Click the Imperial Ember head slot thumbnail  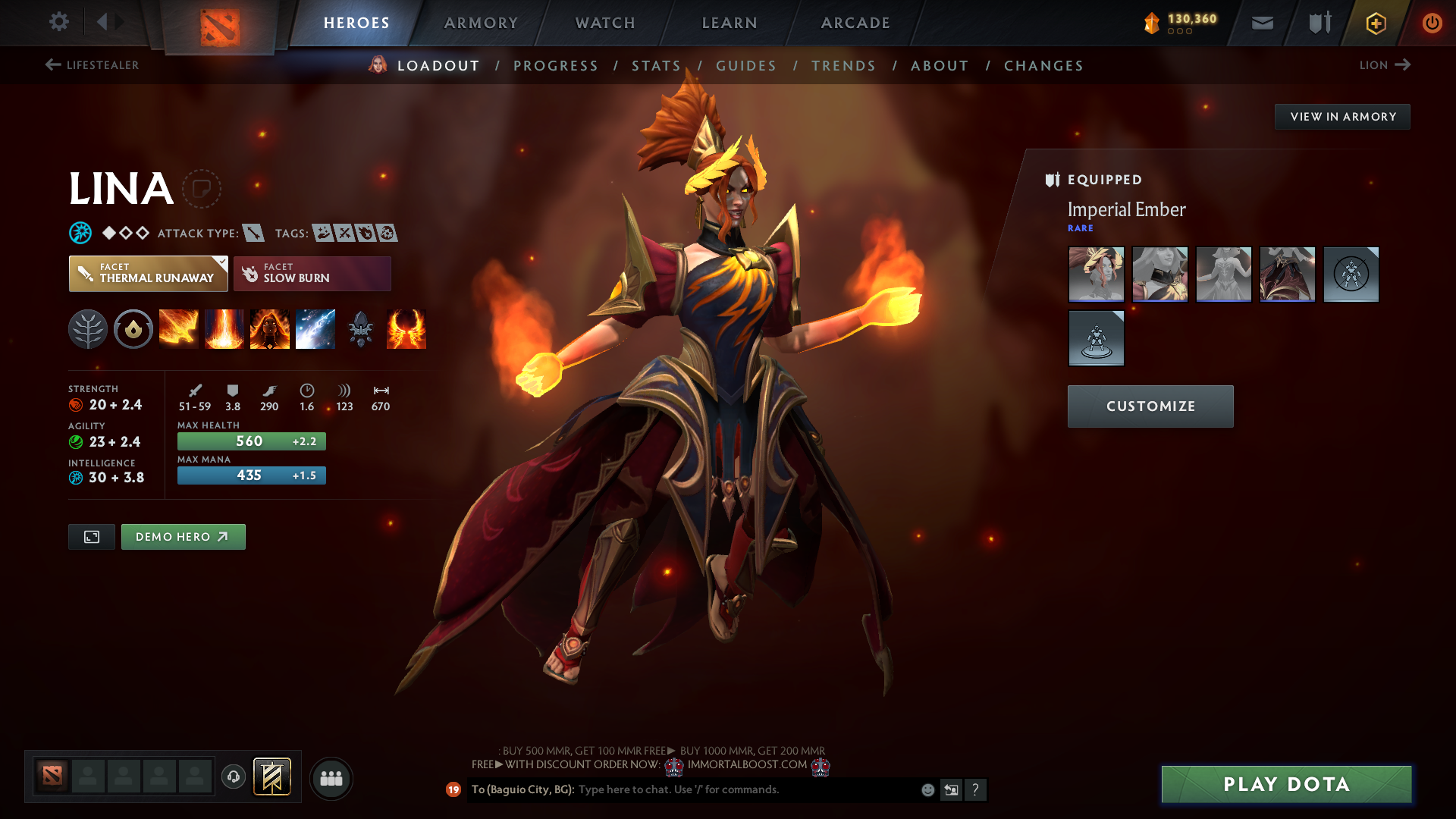(x=1096, y=275)
